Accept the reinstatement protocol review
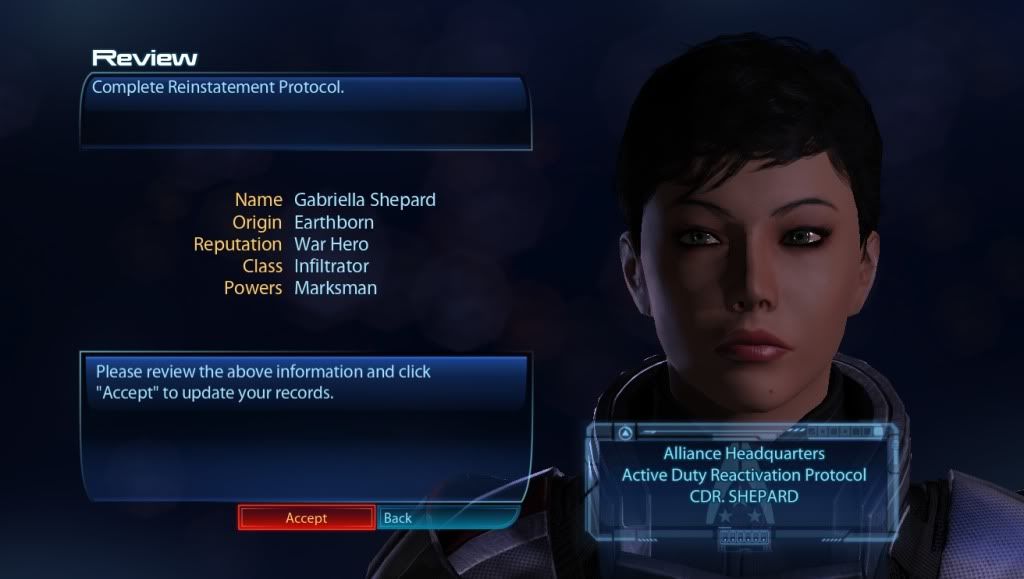Screen dimensions: 1024x579 point(306,518)
